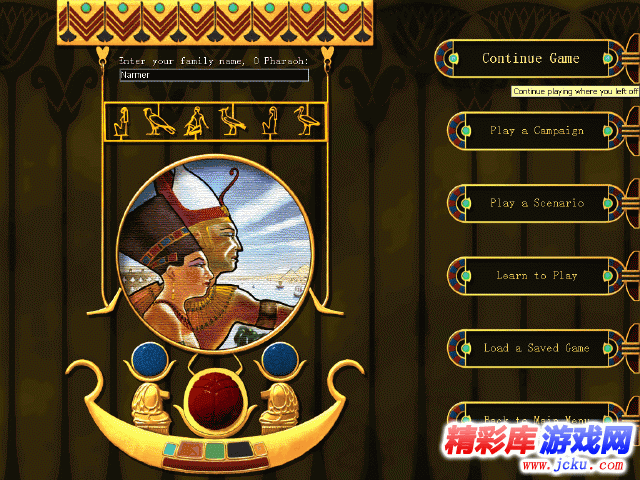Open the Learn to Play tutorial

tap(536, 276)
